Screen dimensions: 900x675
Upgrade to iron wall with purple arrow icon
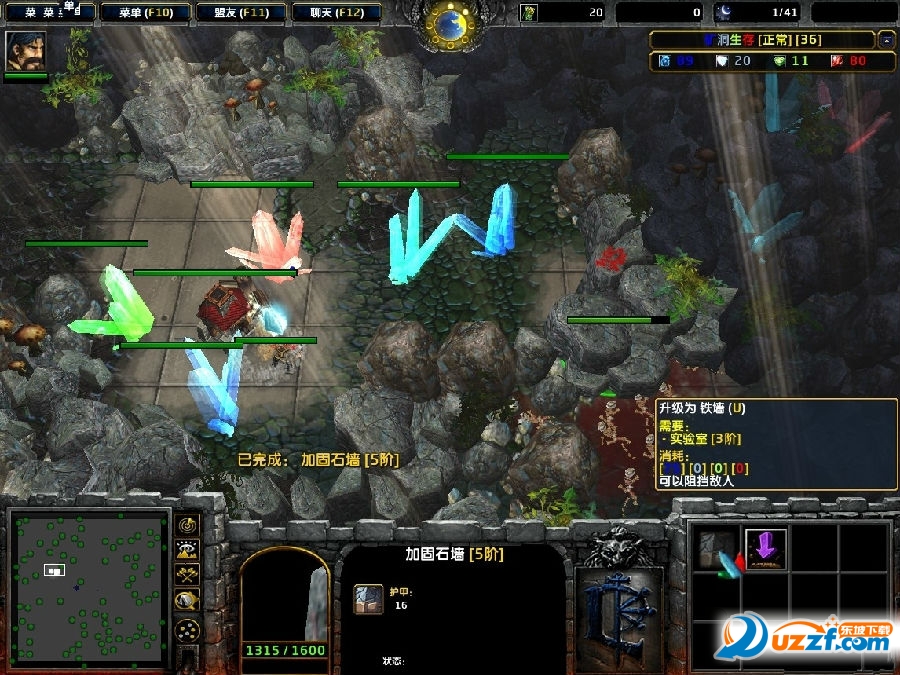(x=765, y=548)
